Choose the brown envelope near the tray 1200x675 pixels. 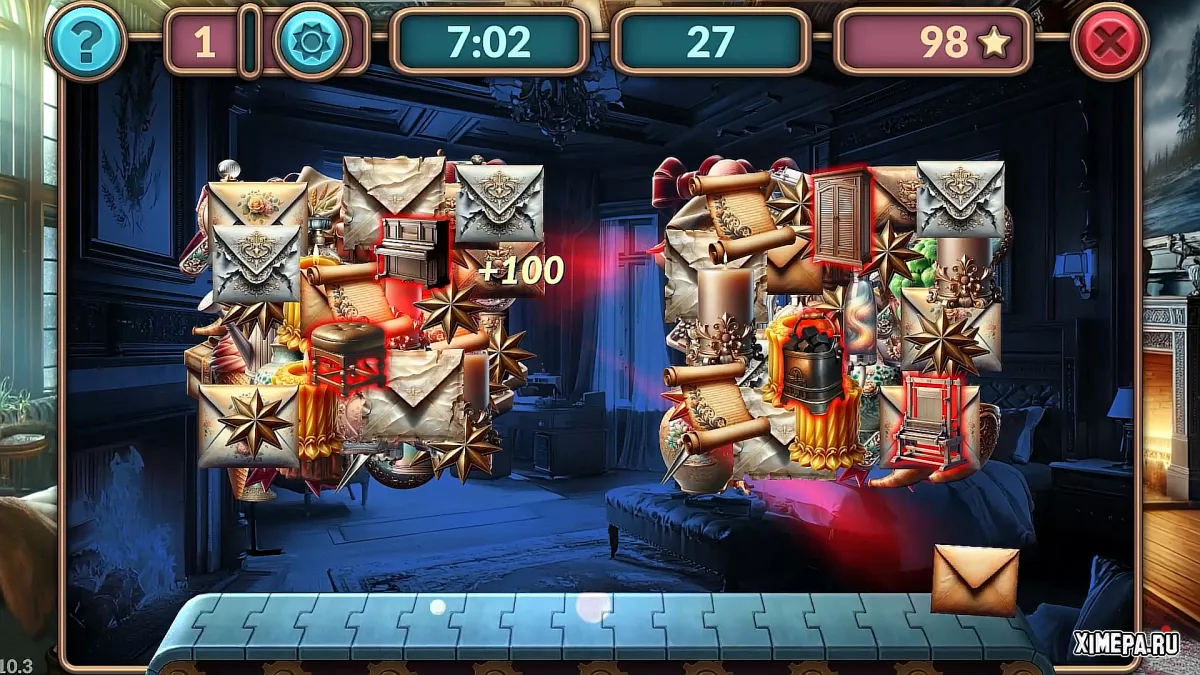pos(974,579)
